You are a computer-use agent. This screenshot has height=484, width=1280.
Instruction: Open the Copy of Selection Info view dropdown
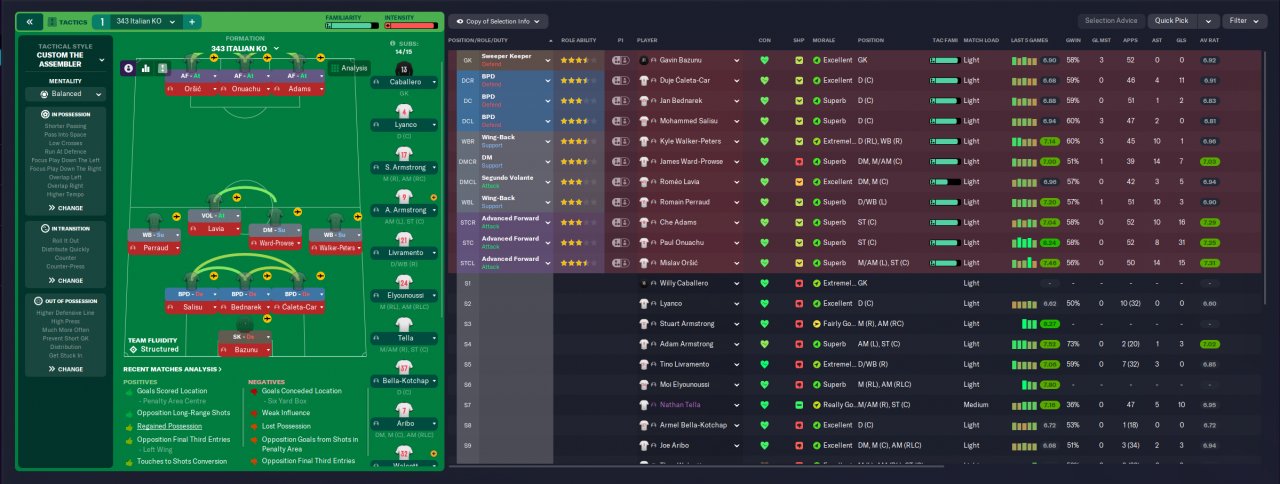point(499,21)
